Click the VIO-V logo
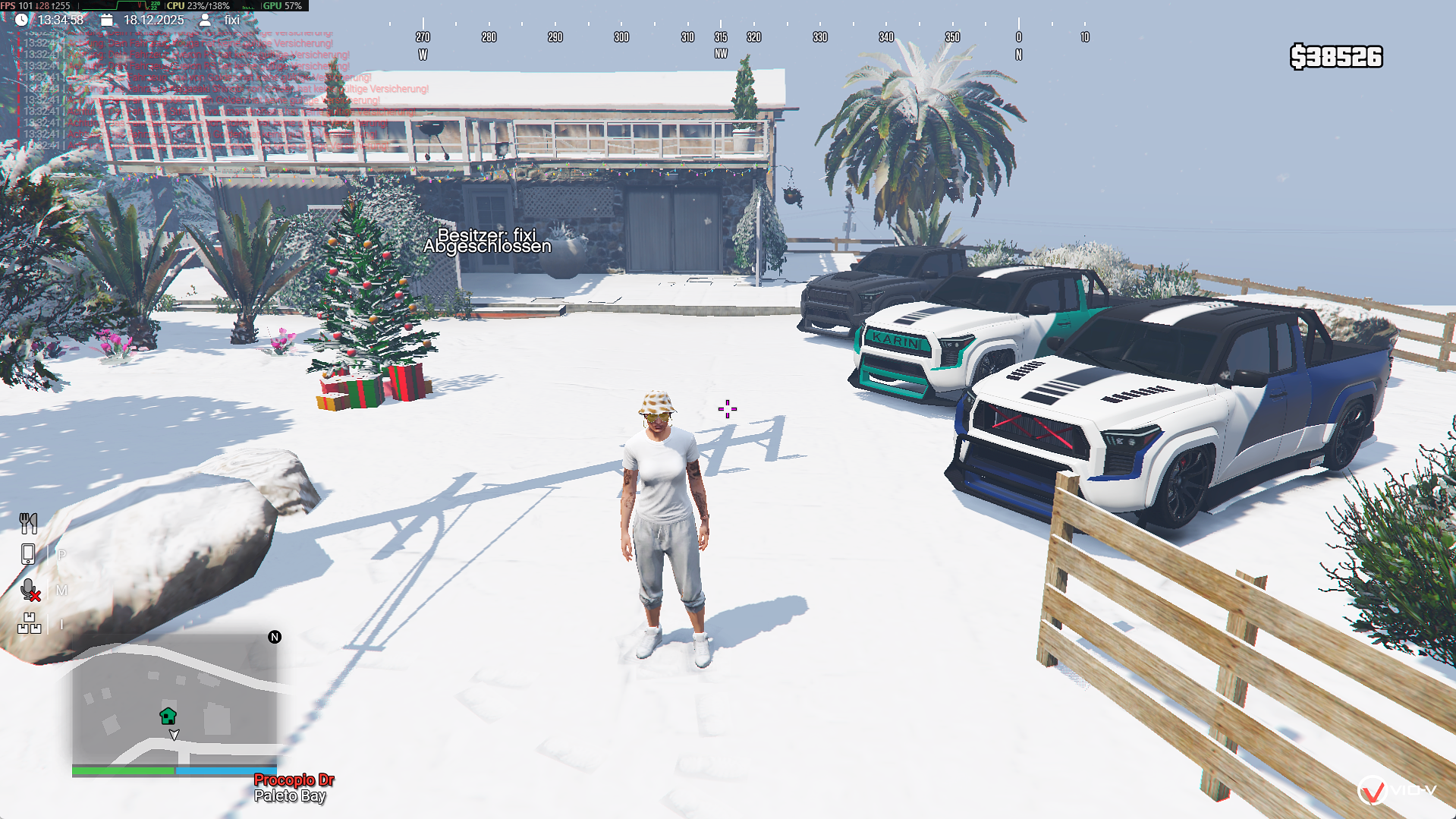The image size is (1456, 819). 1396,791
